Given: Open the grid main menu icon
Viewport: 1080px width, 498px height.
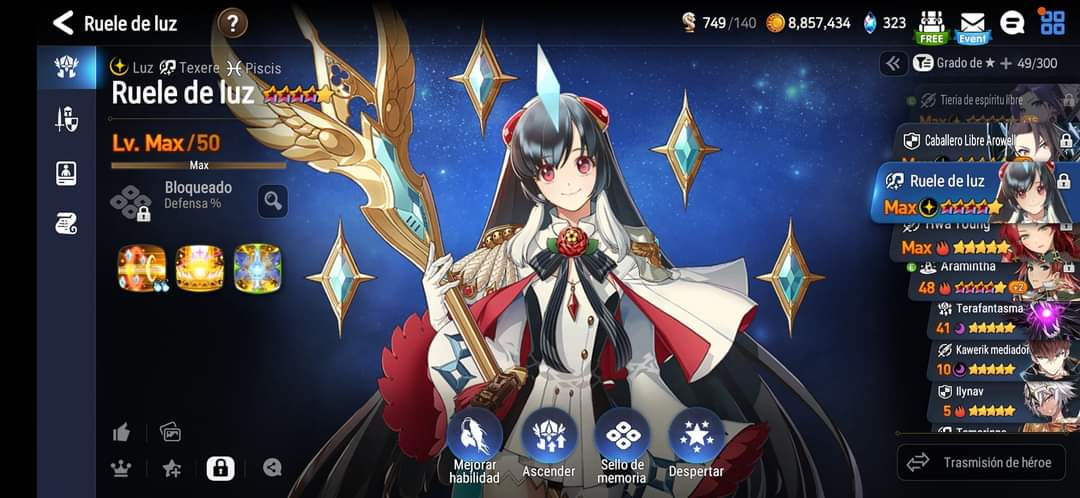Looking at the screenshot, I should coord(1052,22).
